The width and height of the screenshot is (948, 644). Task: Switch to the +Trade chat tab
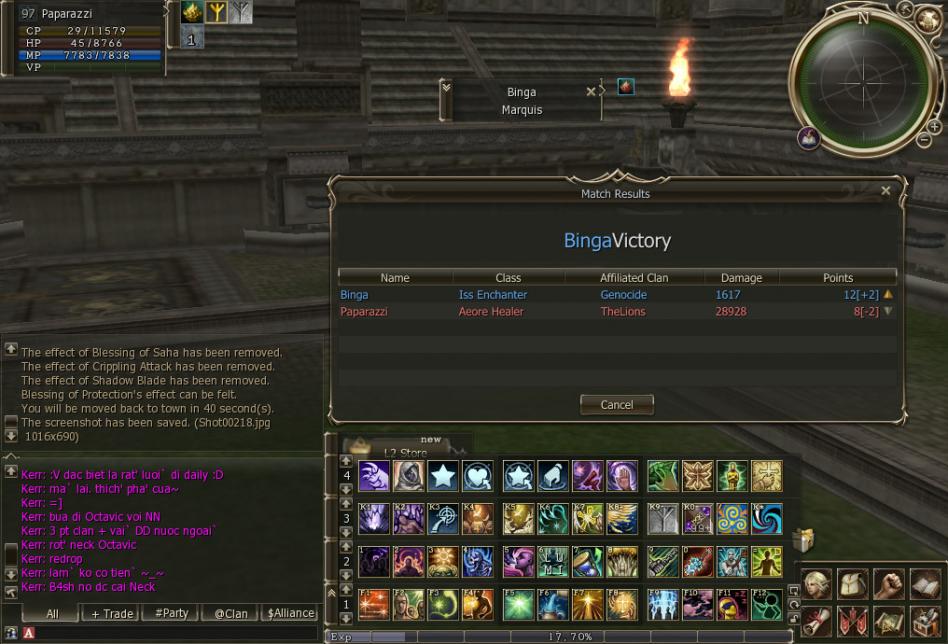[111, 613]
